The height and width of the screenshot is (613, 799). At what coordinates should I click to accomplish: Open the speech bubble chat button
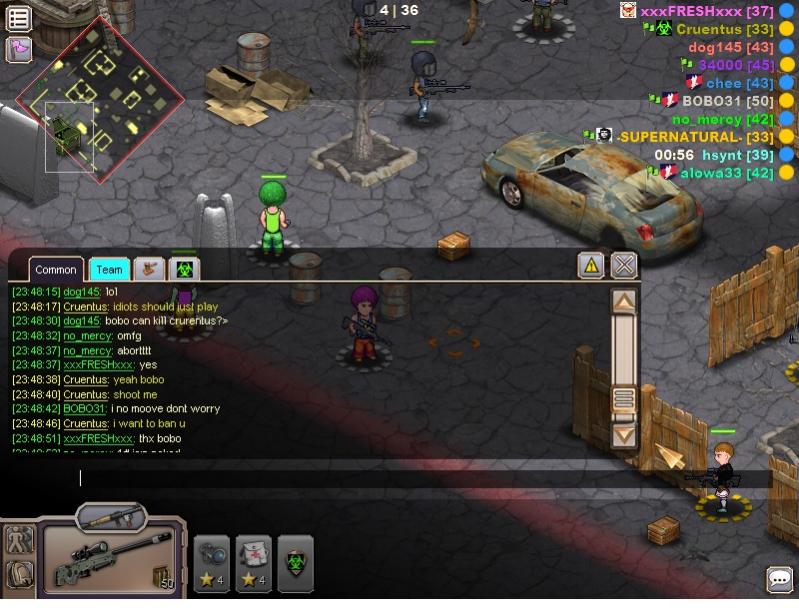[x=780, y=580]
